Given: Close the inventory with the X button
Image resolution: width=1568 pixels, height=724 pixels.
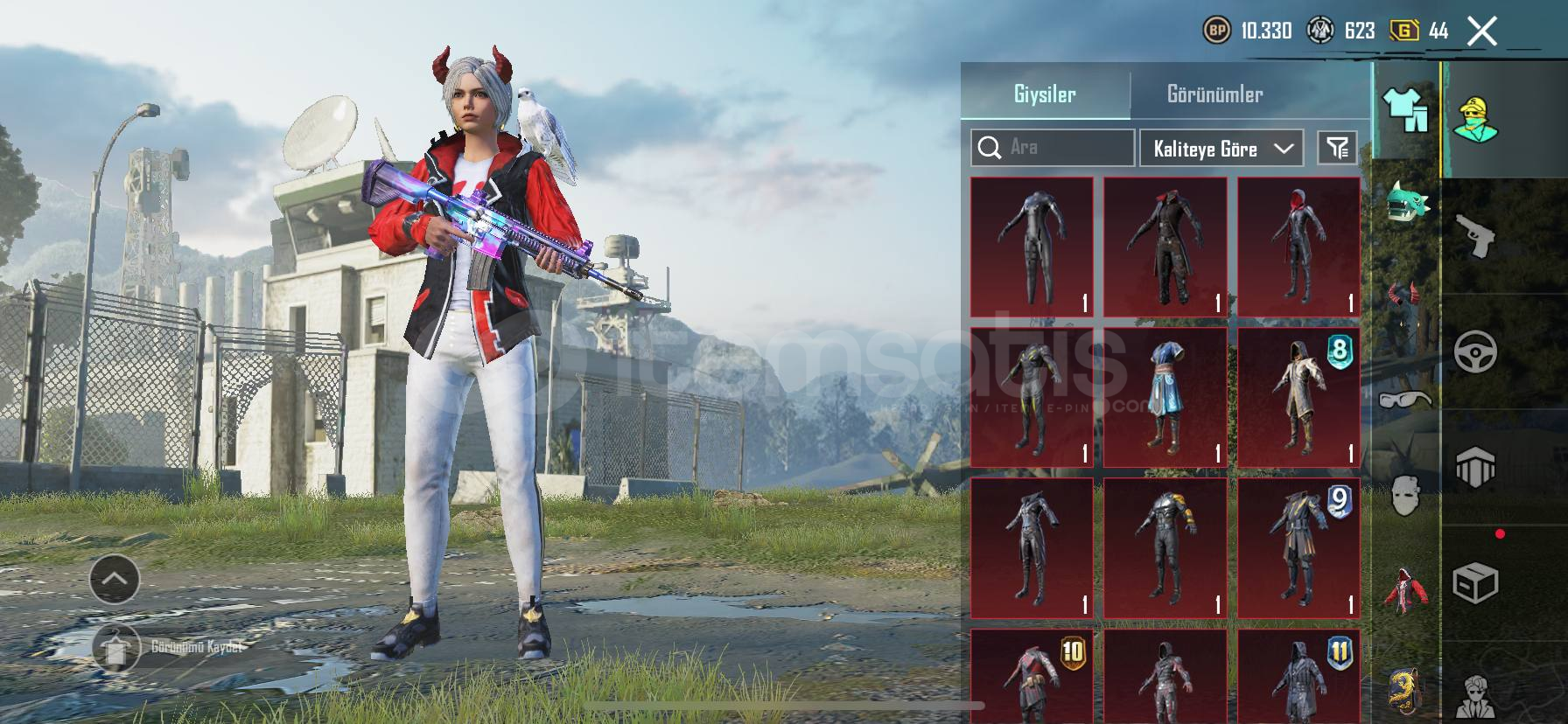Looking at the screenshot, I should pyautogui.click(x=1481, y=31).
